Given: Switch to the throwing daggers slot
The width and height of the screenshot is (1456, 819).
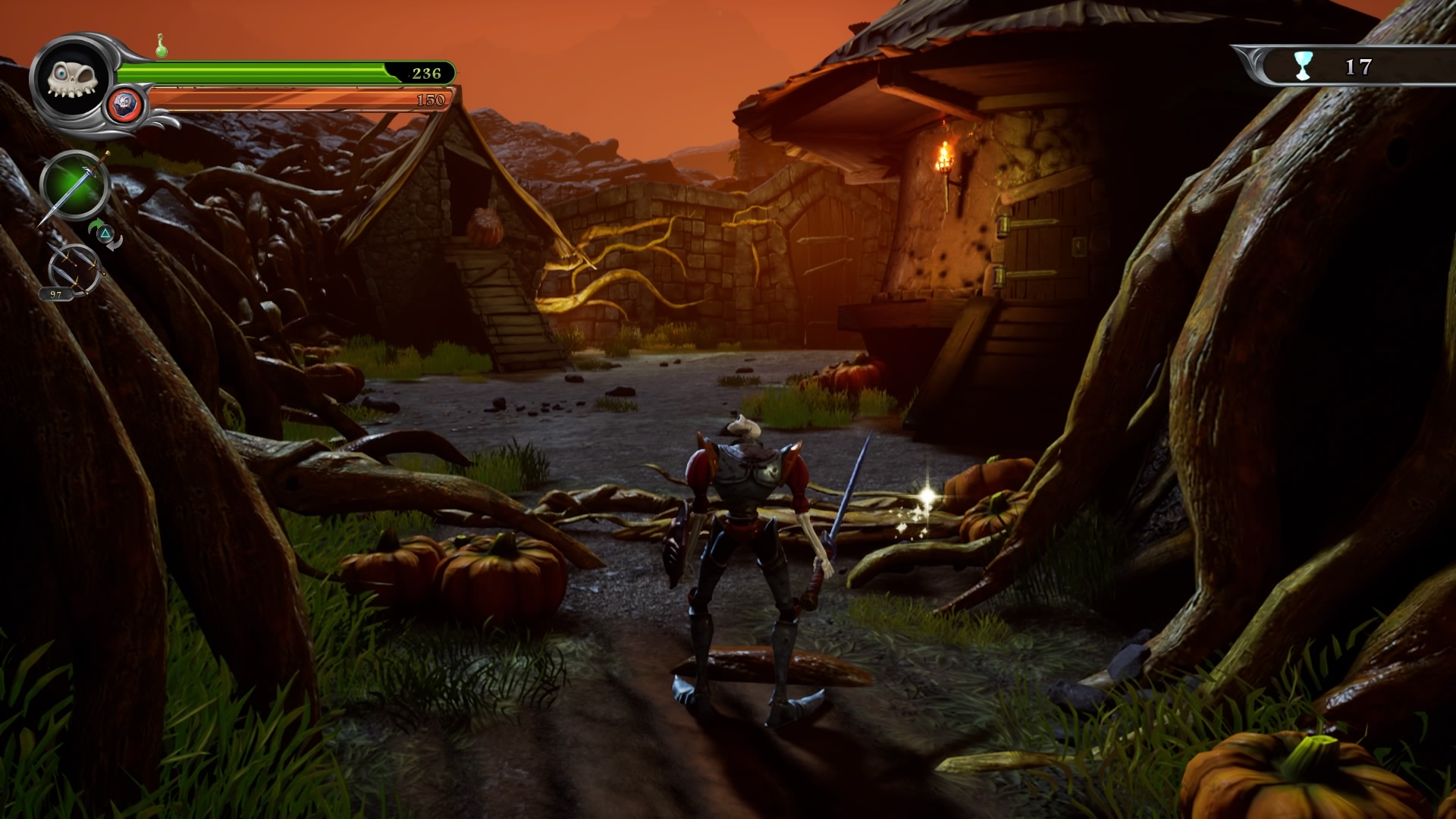Looking at the screenshot, I should 74,268.
